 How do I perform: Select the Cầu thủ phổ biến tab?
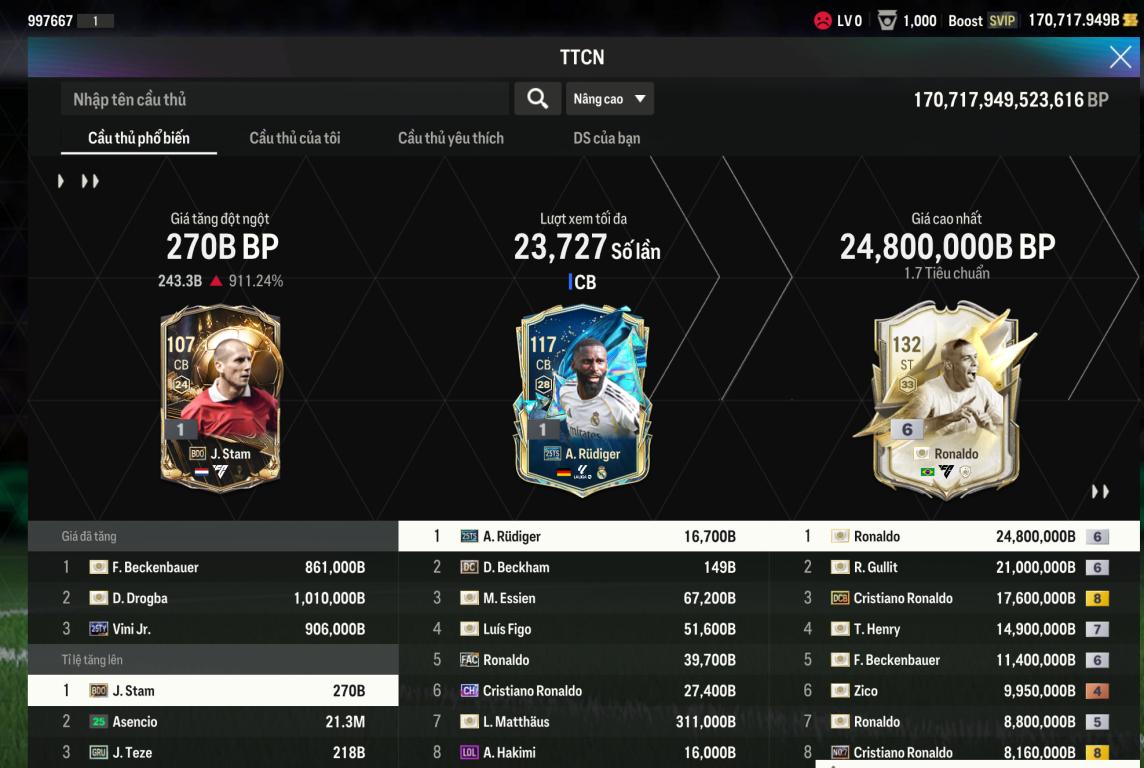[138, 138]
